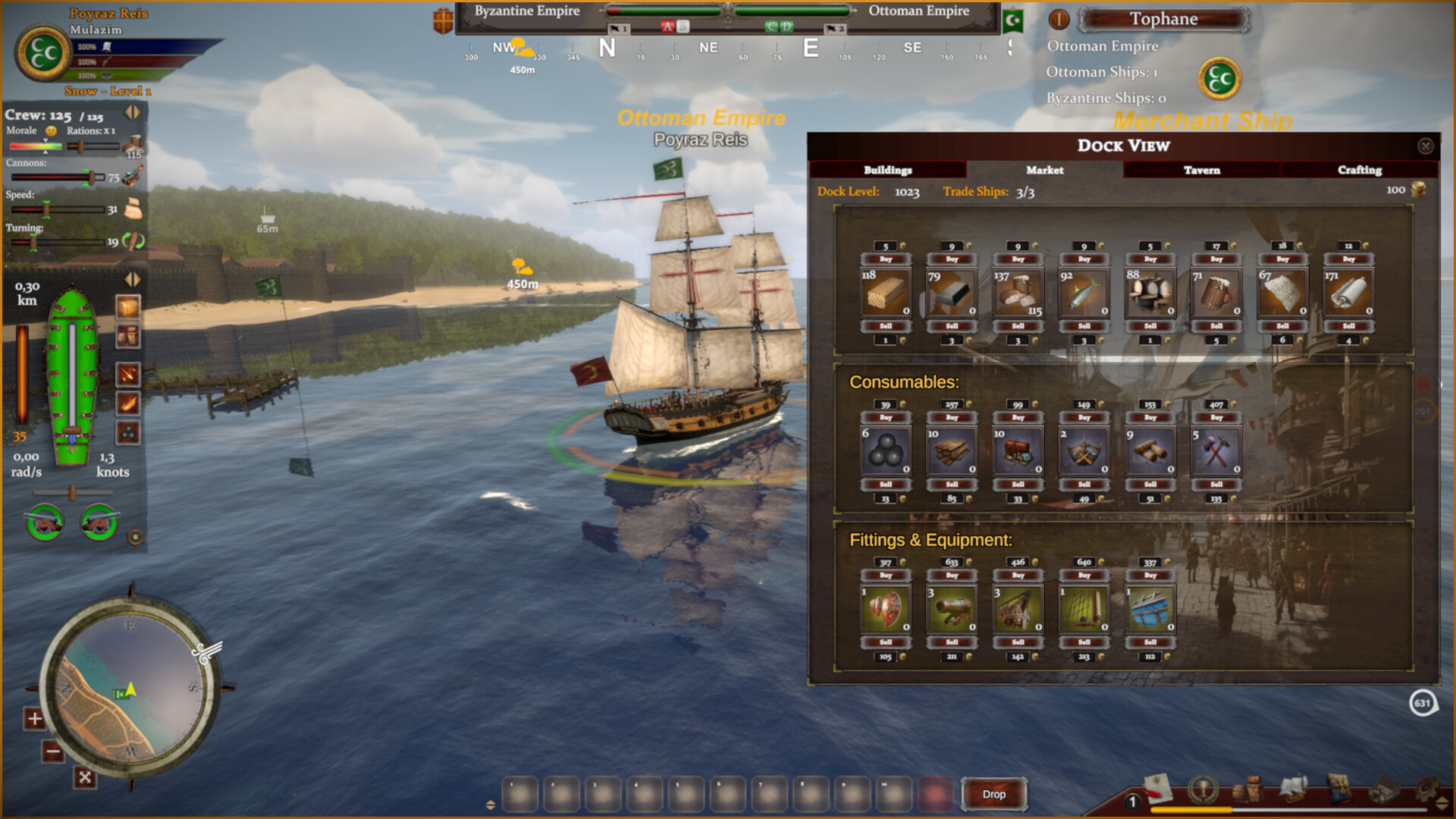The height and width of the screenshot is (819, 1456).
Task: Adjust the Speed slider in the ship panel
Action: 48,209
